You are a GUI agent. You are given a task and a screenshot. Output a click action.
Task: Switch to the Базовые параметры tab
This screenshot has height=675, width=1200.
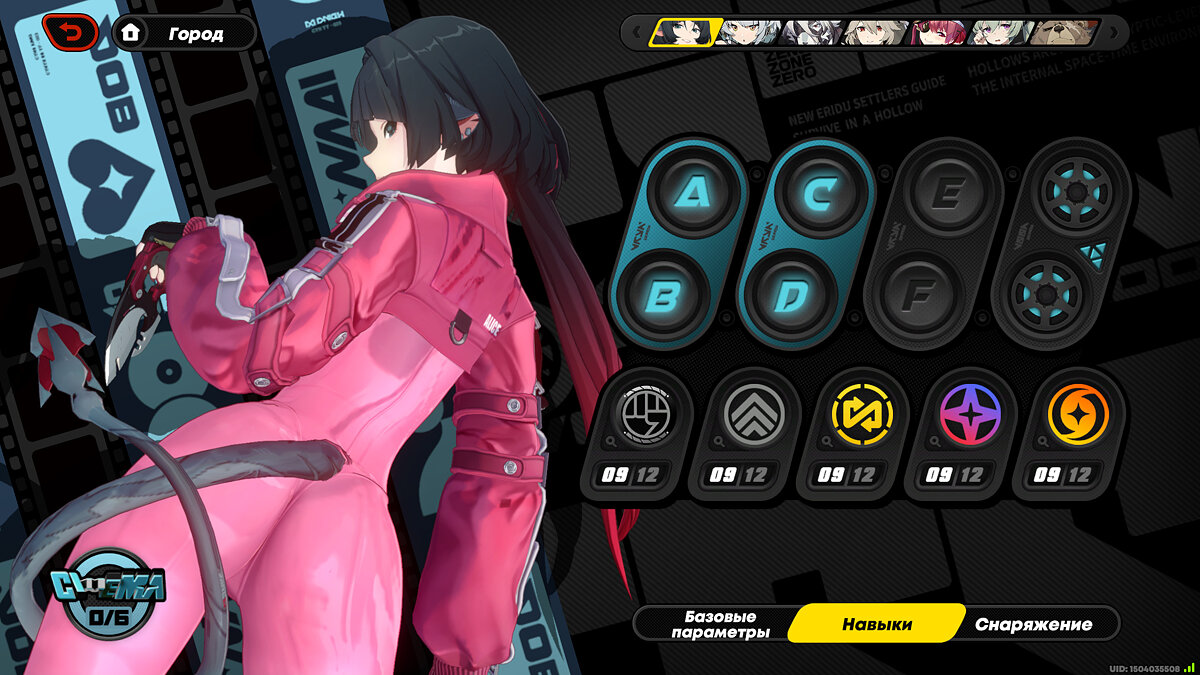(x=720, y=624)
